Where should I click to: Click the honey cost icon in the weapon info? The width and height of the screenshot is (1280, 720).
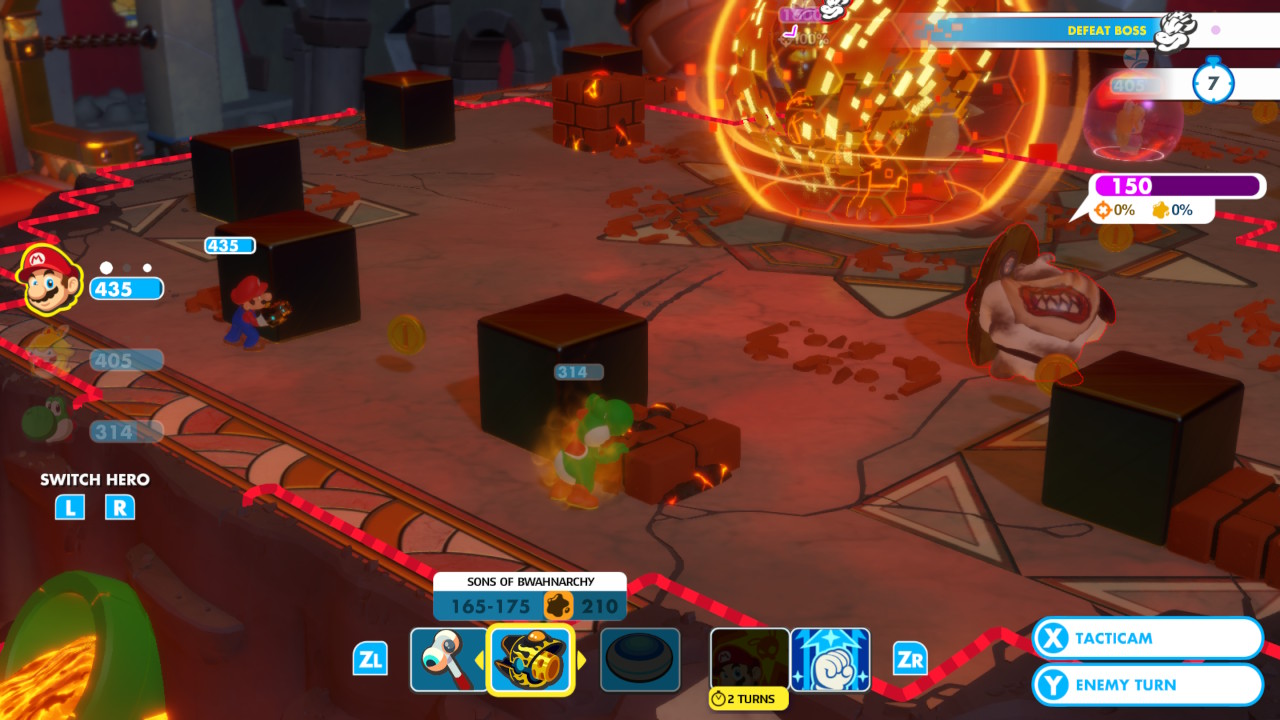pyautogui.click(x=560, y=604)
